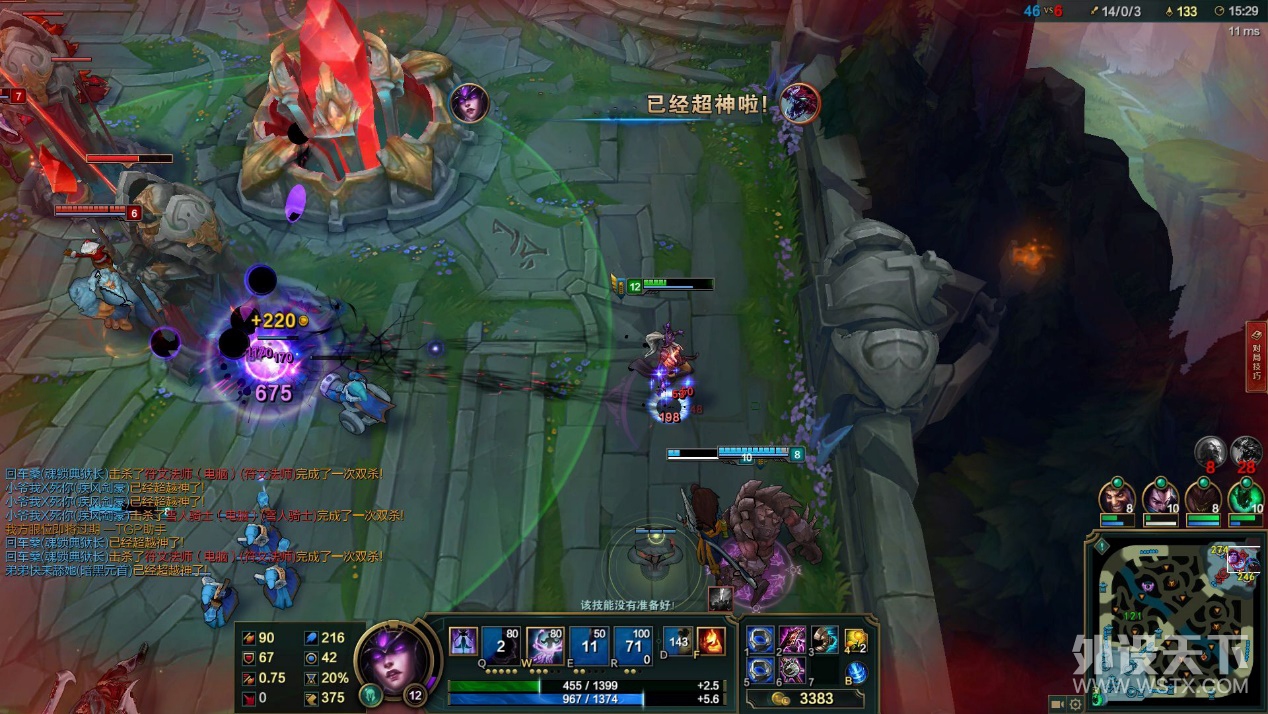Open the settings gear beside the minimap
The image size is (1268, 714).
(1076, 704)
